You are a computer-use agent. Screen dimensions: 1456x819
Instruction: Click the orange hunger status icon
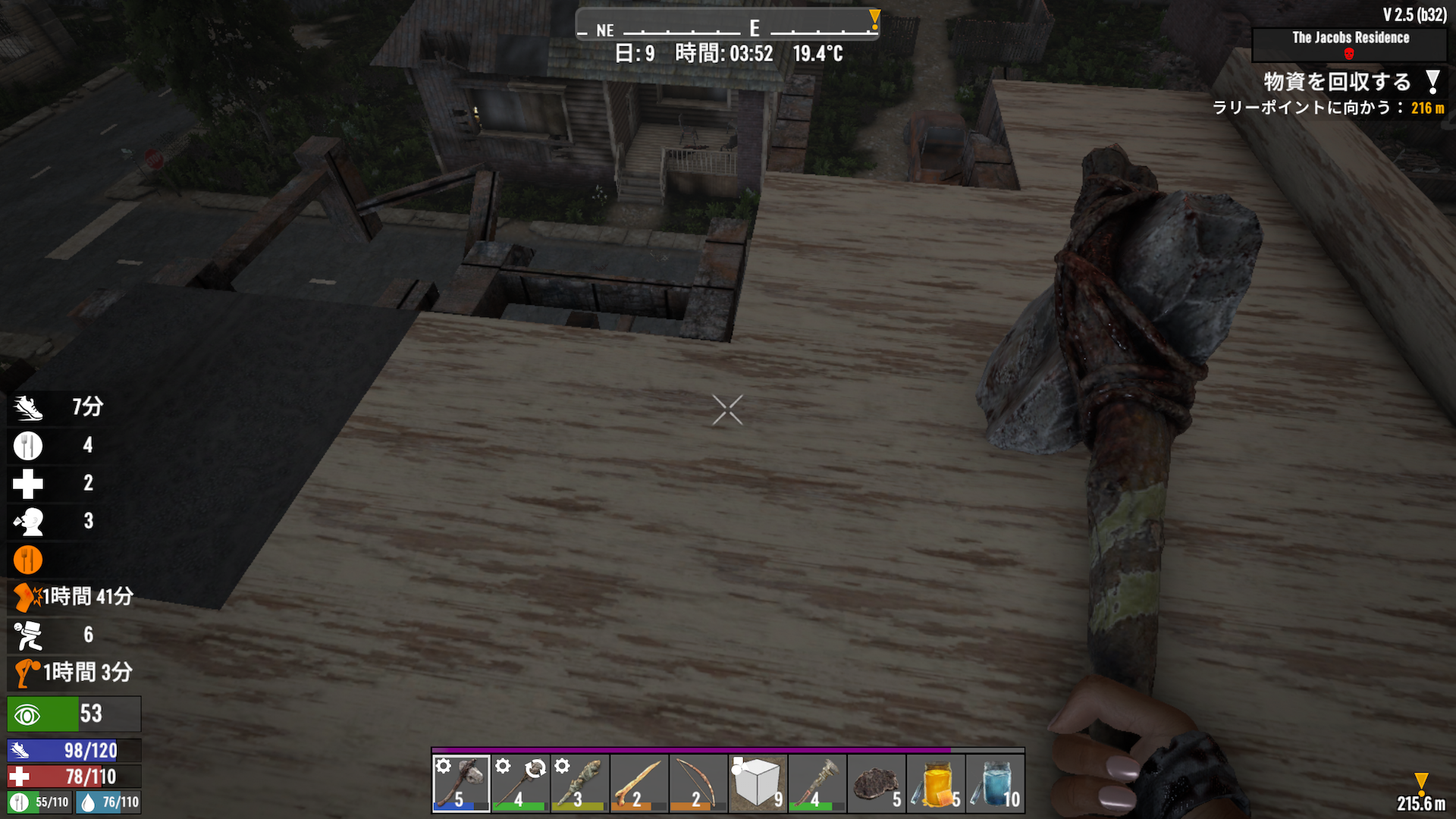pos(28,560)
